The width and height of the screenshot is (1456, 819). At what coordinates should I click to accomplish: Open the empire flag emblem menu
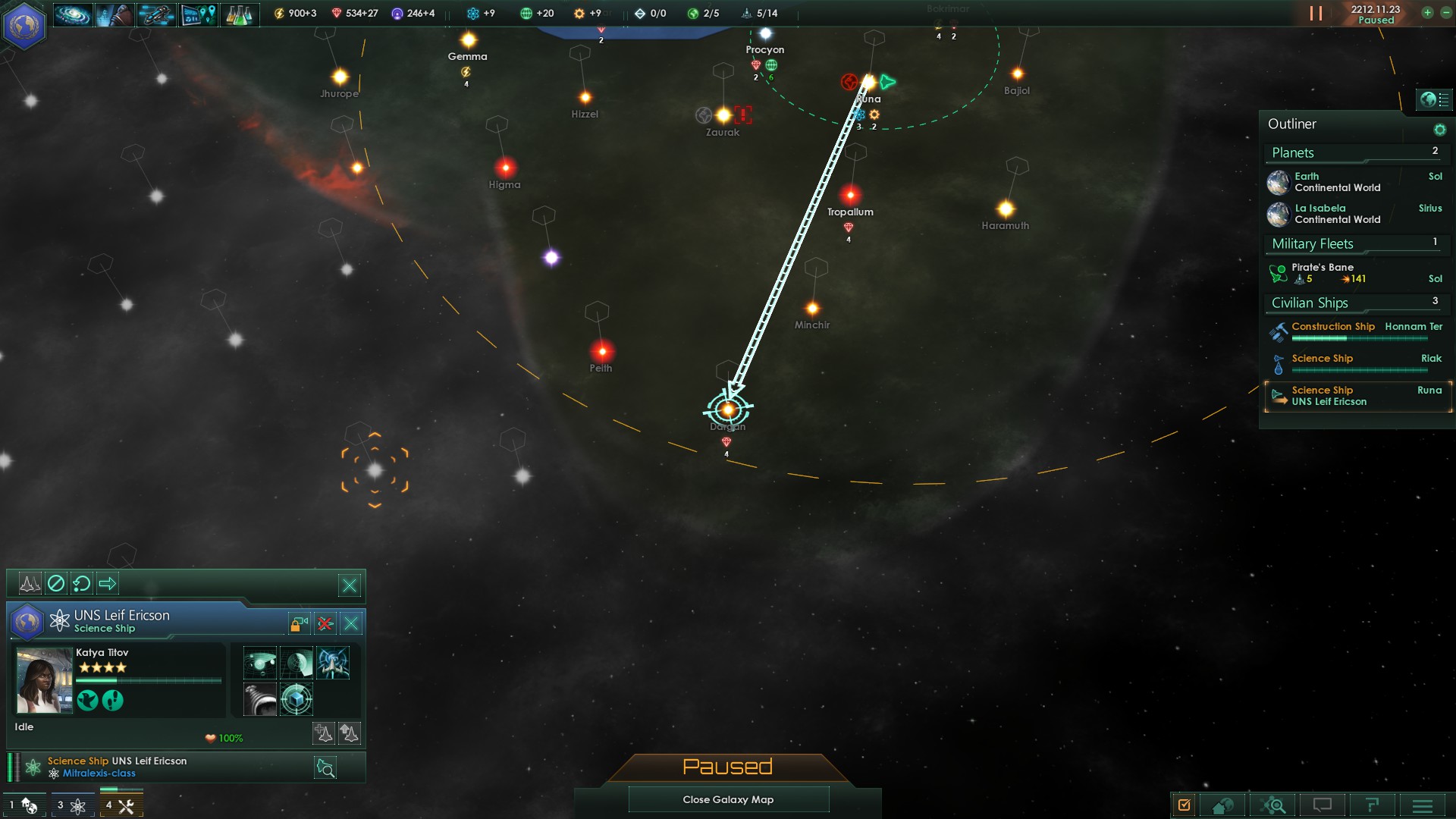pos(24,25)
